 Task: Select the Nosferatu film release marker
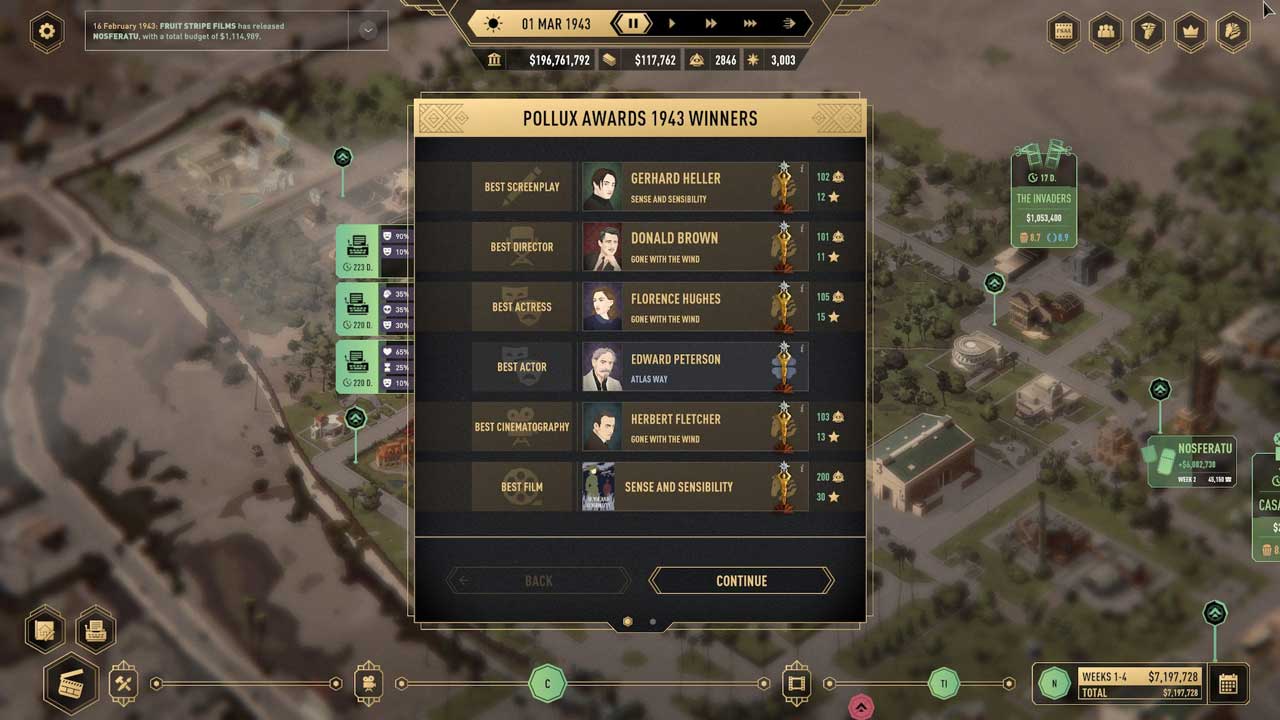pos(1192,462)
